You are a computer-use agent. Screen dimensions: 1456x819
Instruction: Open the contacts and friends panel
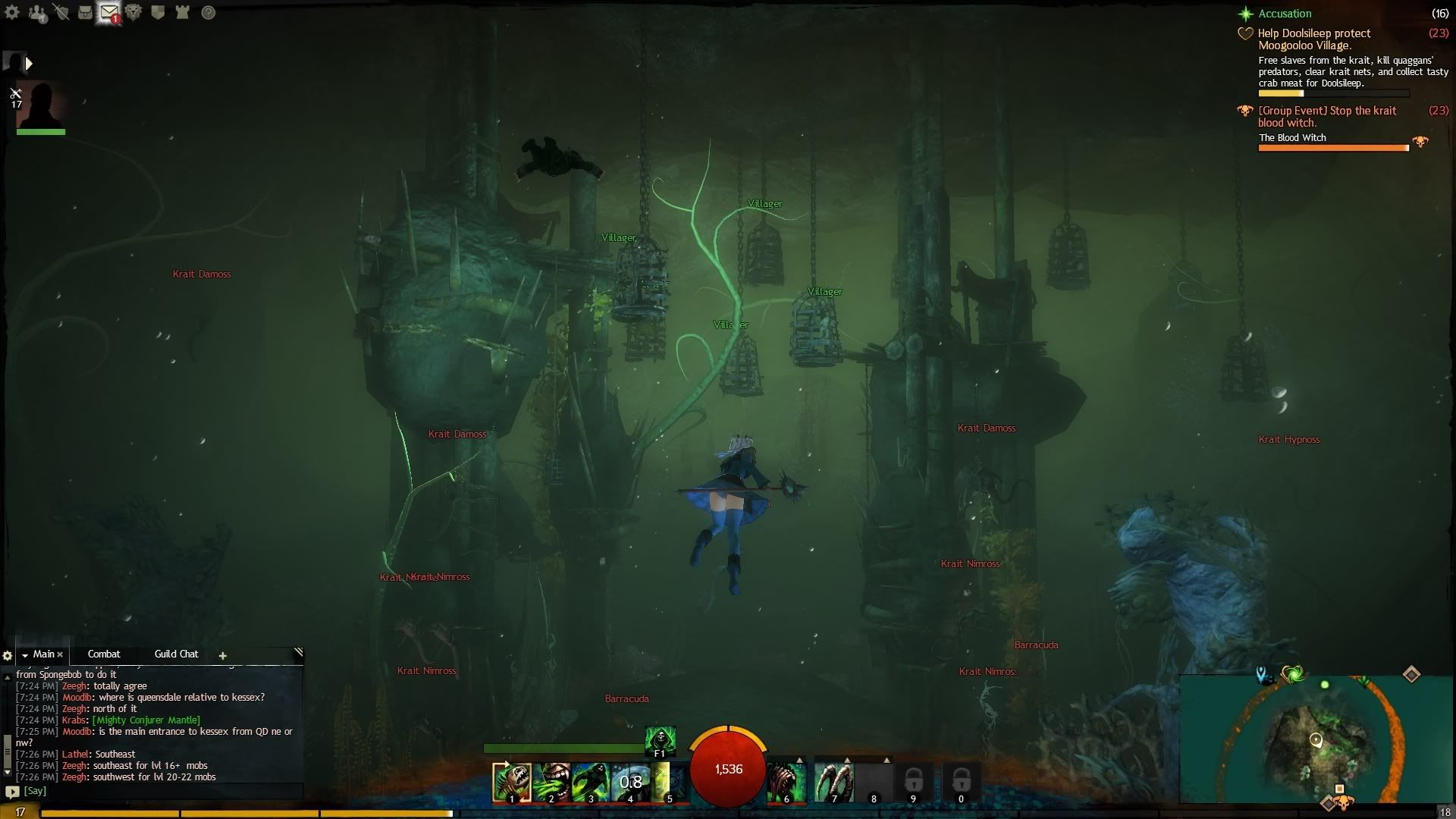click(36, 13)
